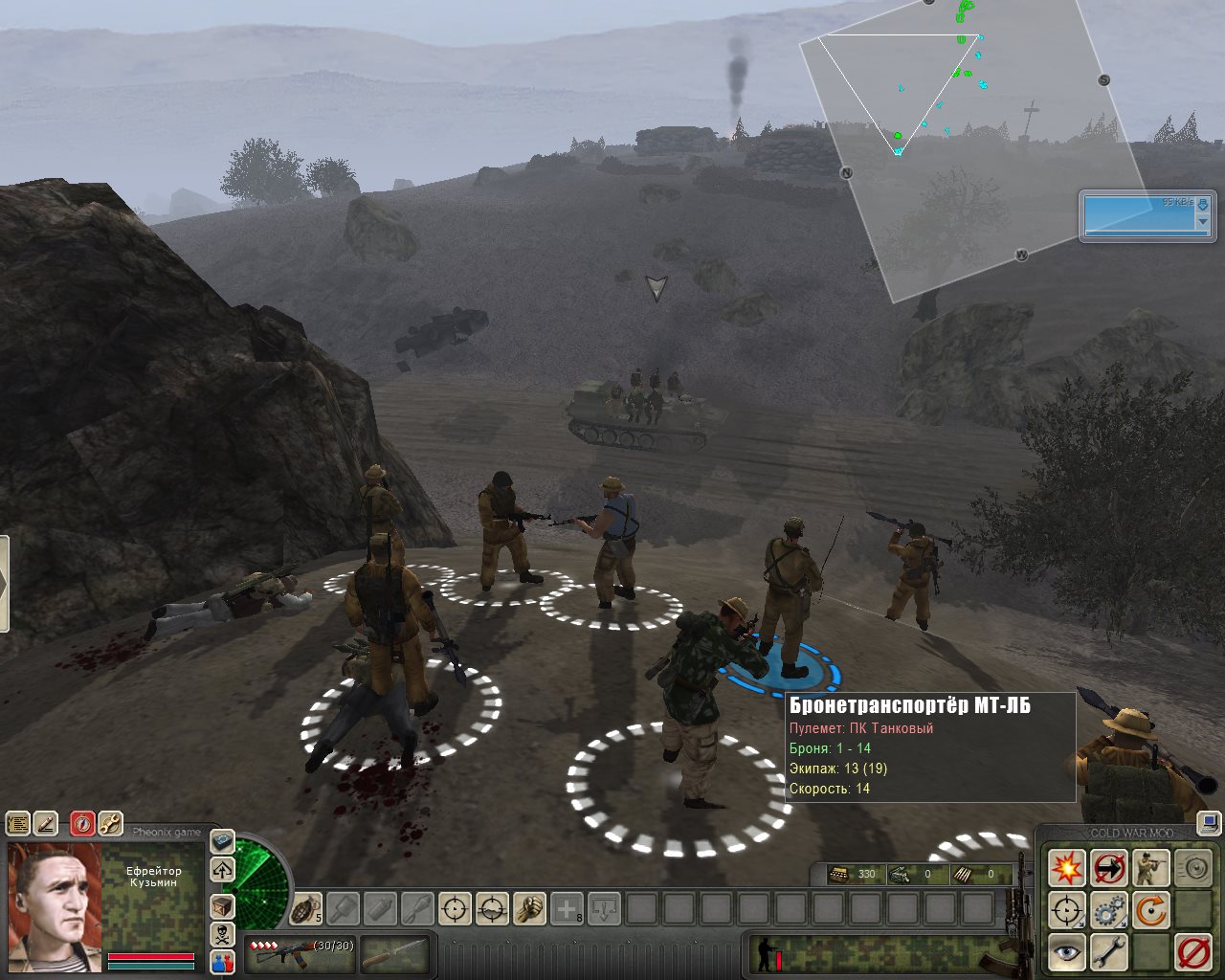Click the red cancel circle command

[1193, 953]
